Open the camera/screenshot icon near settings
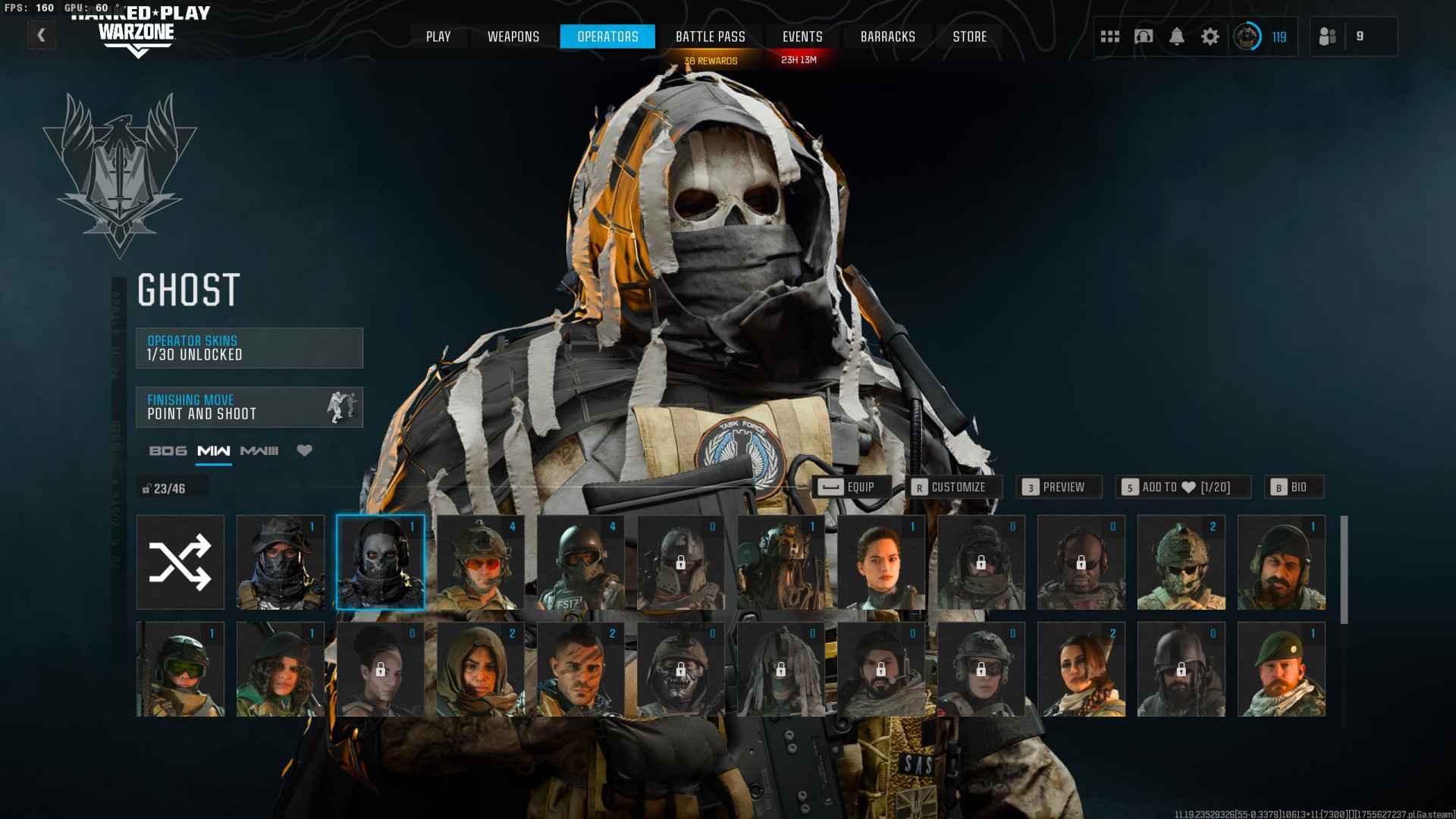 click(1144, 36)
